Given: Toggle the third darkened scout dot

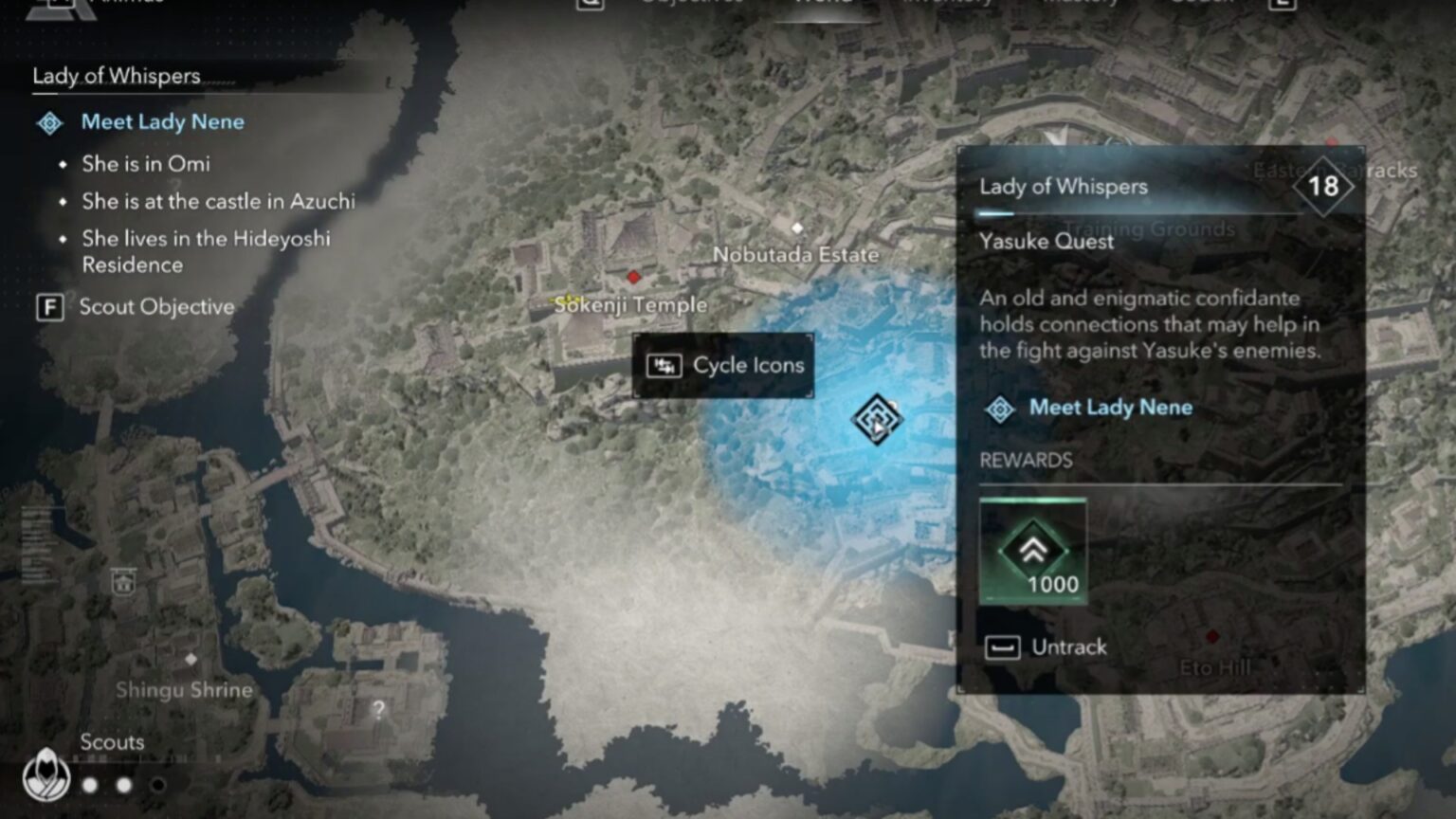Looking at the screenshot, I should coord(157,784).
